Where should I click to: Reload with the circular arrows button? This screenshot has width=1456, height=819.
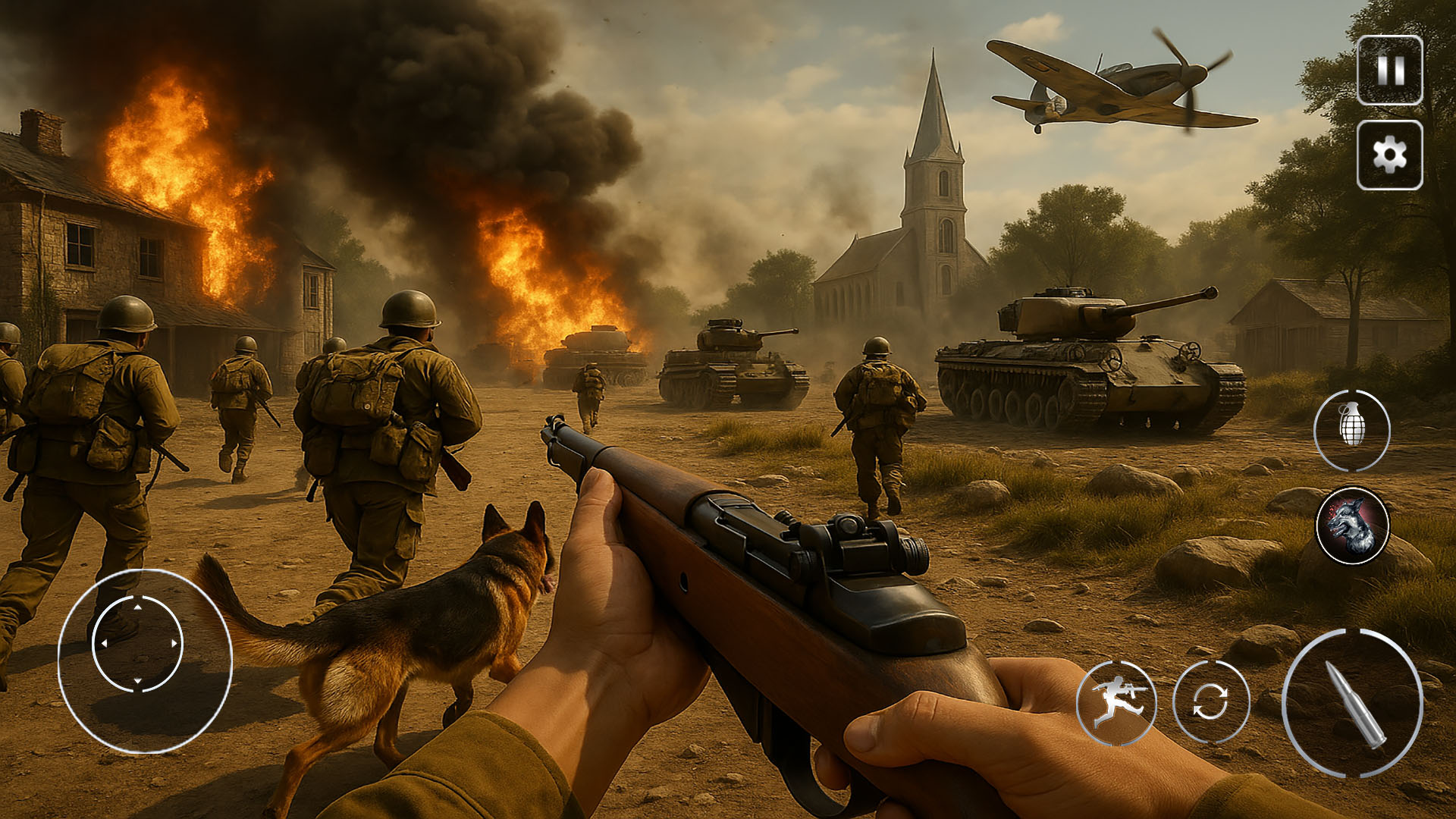pyautogui.click(x=1210, y=701)
